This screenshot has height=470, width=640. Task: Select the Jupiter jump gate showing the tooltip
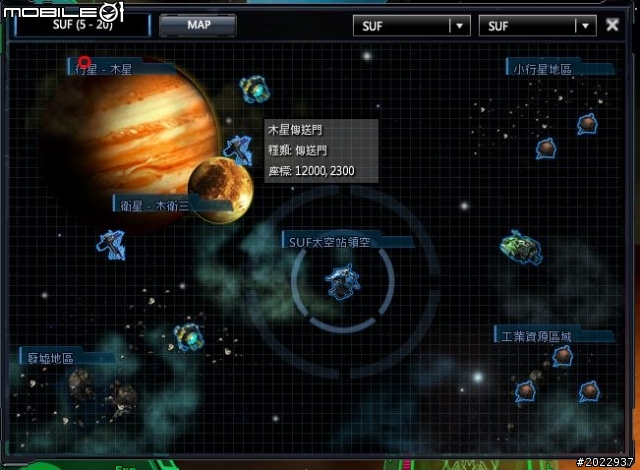(x=238, y=150)
